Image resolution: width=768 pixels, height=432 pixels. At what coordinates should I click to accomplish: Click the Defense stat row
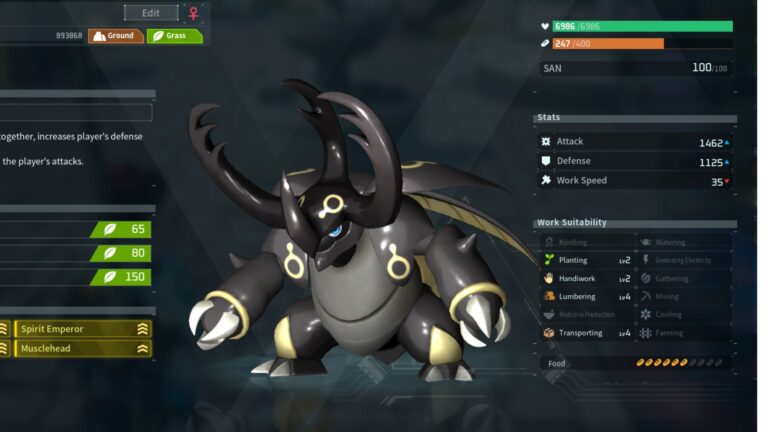pos(636,161)
